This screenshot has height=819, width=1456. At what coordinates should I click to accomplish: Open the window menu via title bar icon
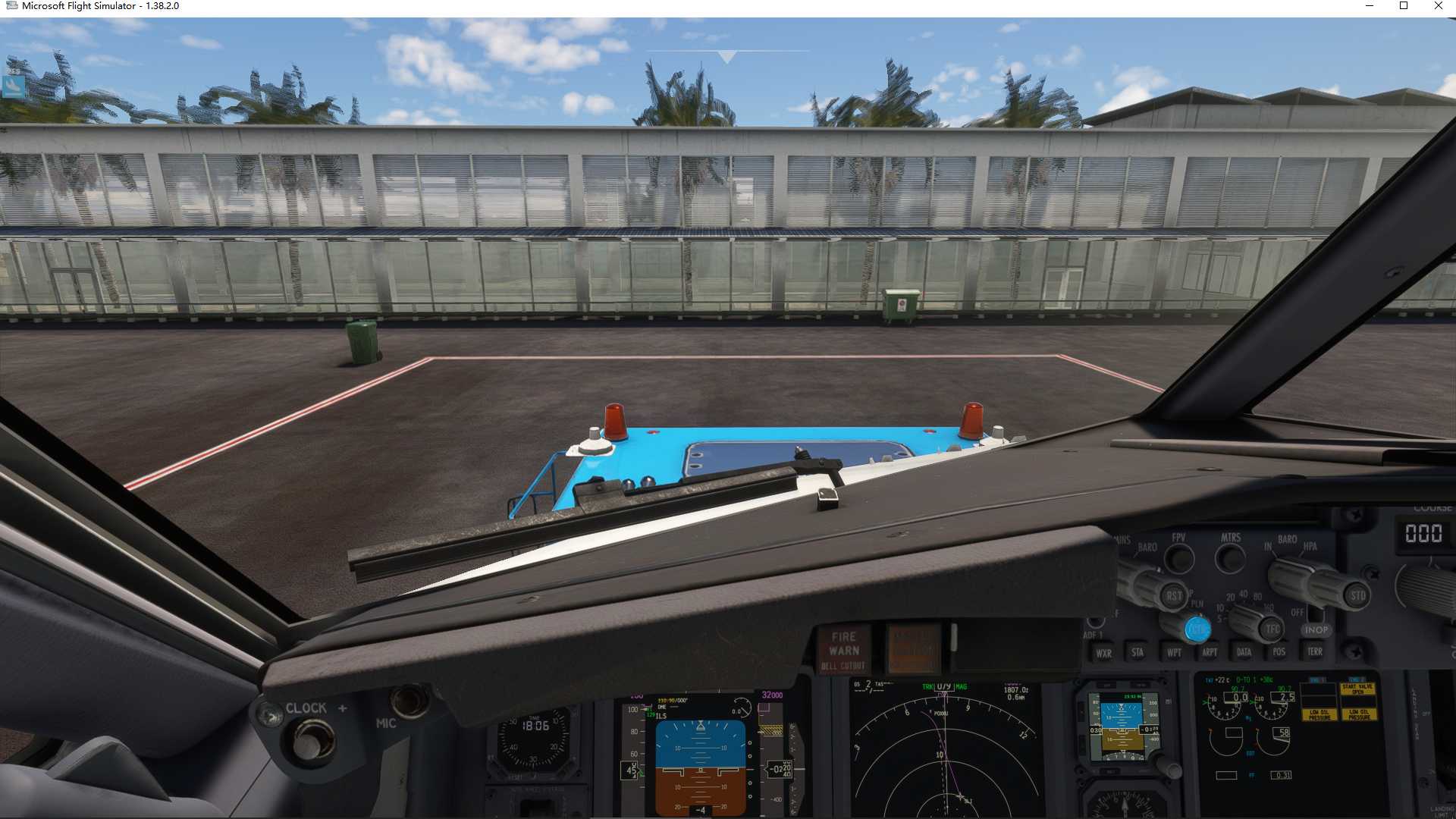[x=12, y=5]
